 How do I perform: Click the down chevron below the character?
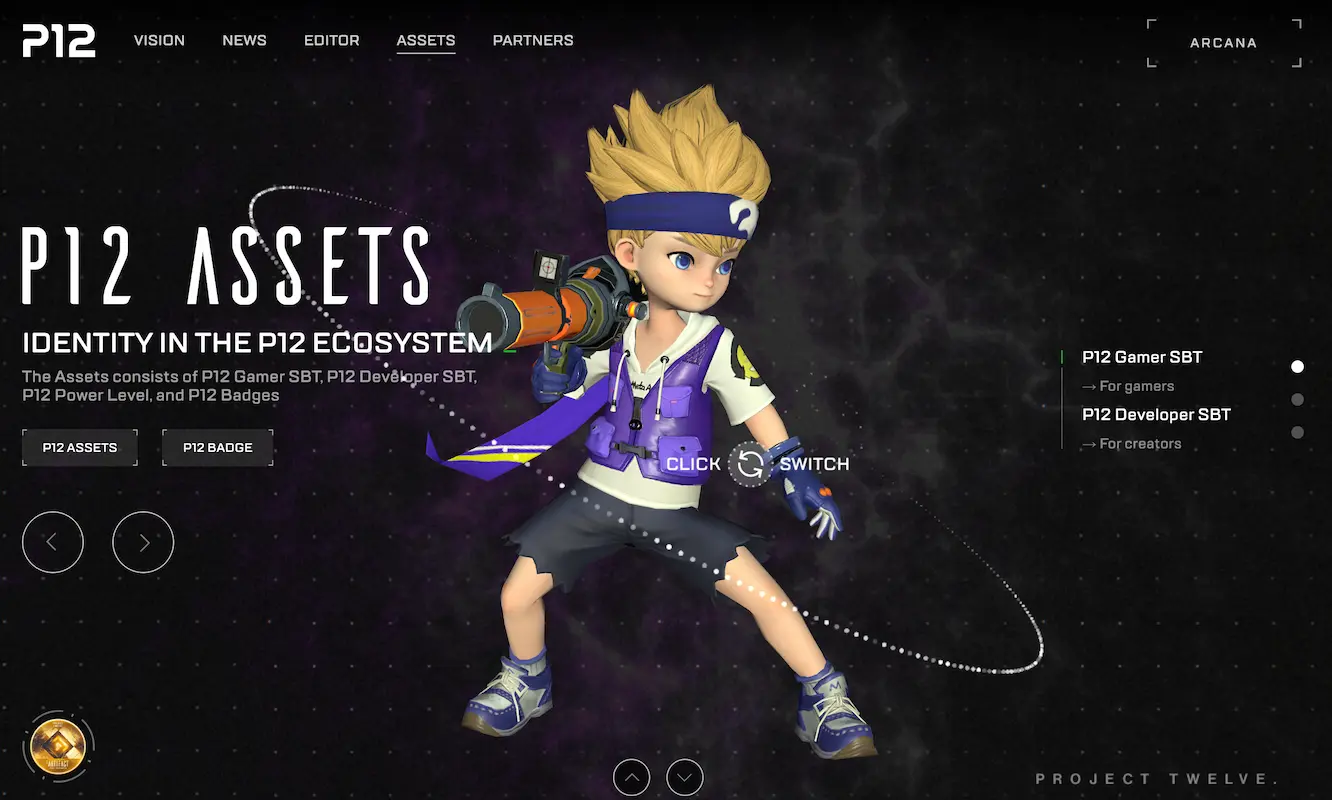coord(684,777)
